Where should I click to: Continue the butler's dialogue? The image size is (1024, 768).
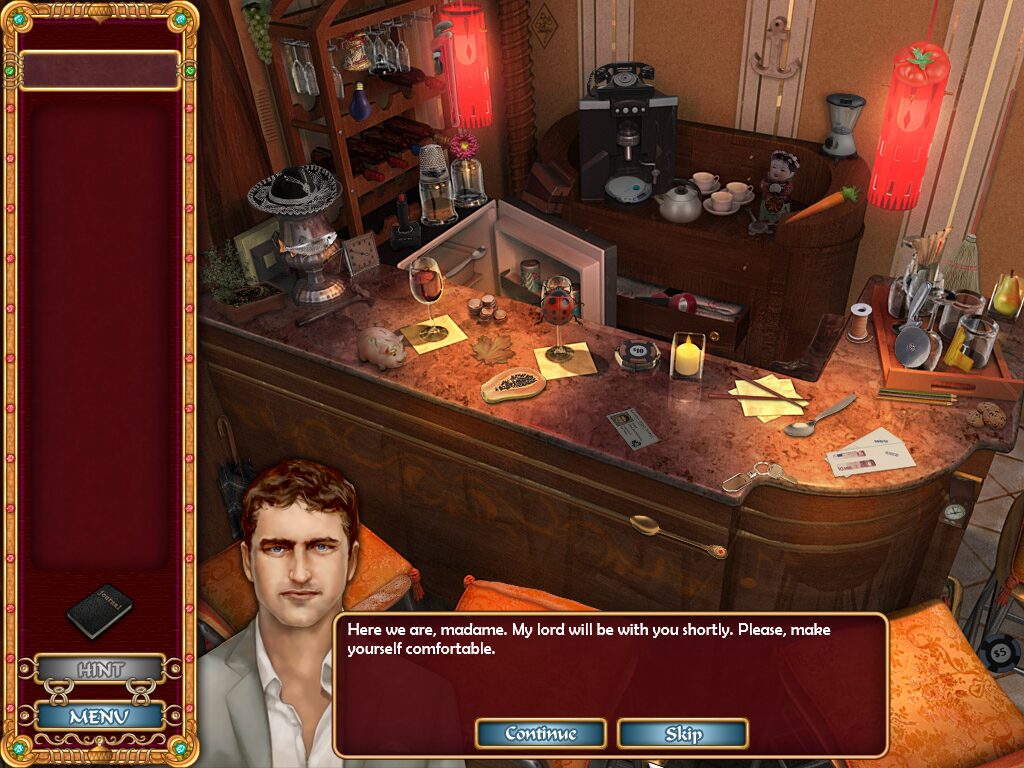[x=540, y=734]
